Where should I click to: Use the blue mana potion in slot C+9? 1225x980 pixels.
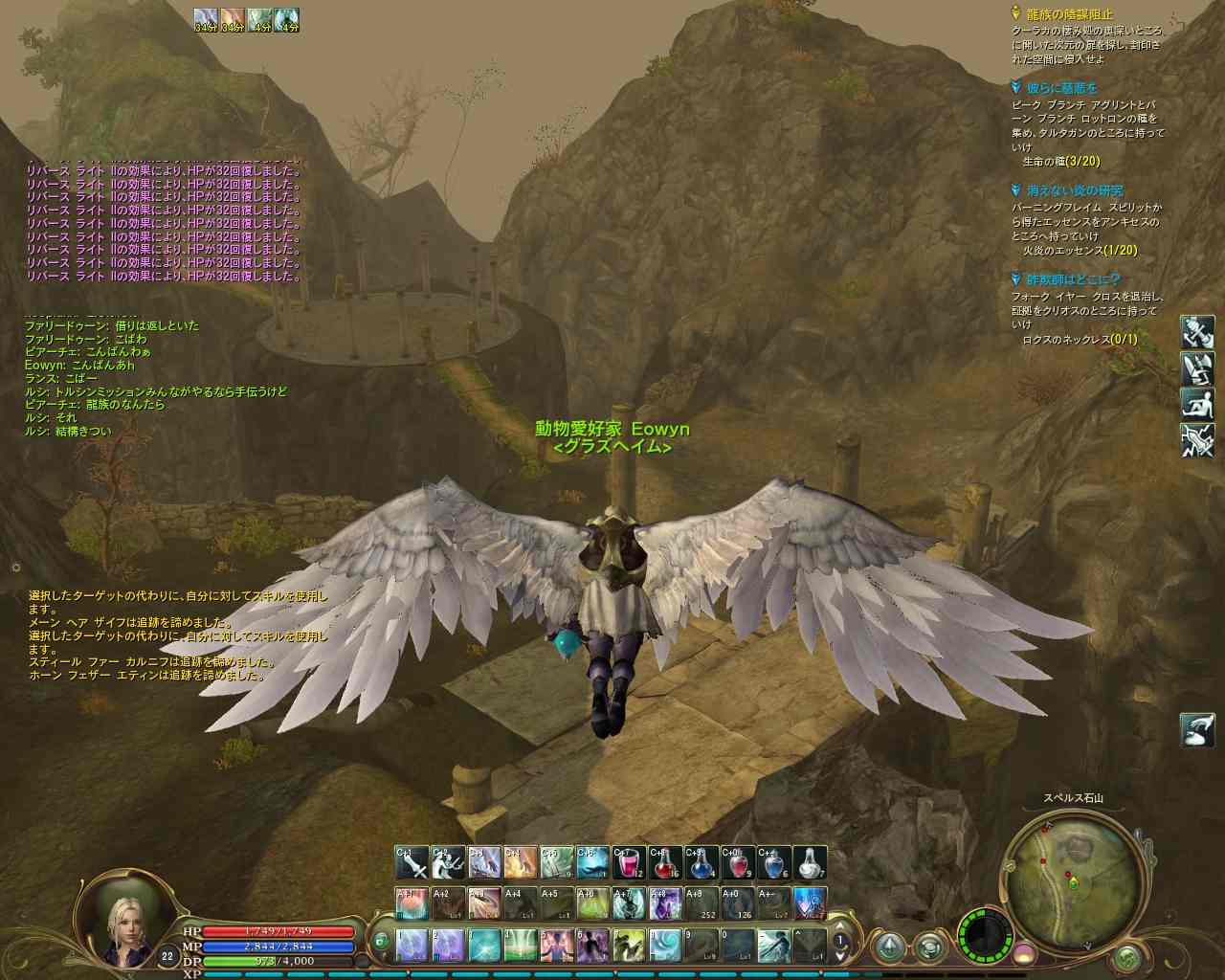pyautogui.click(x=701, y=863)
